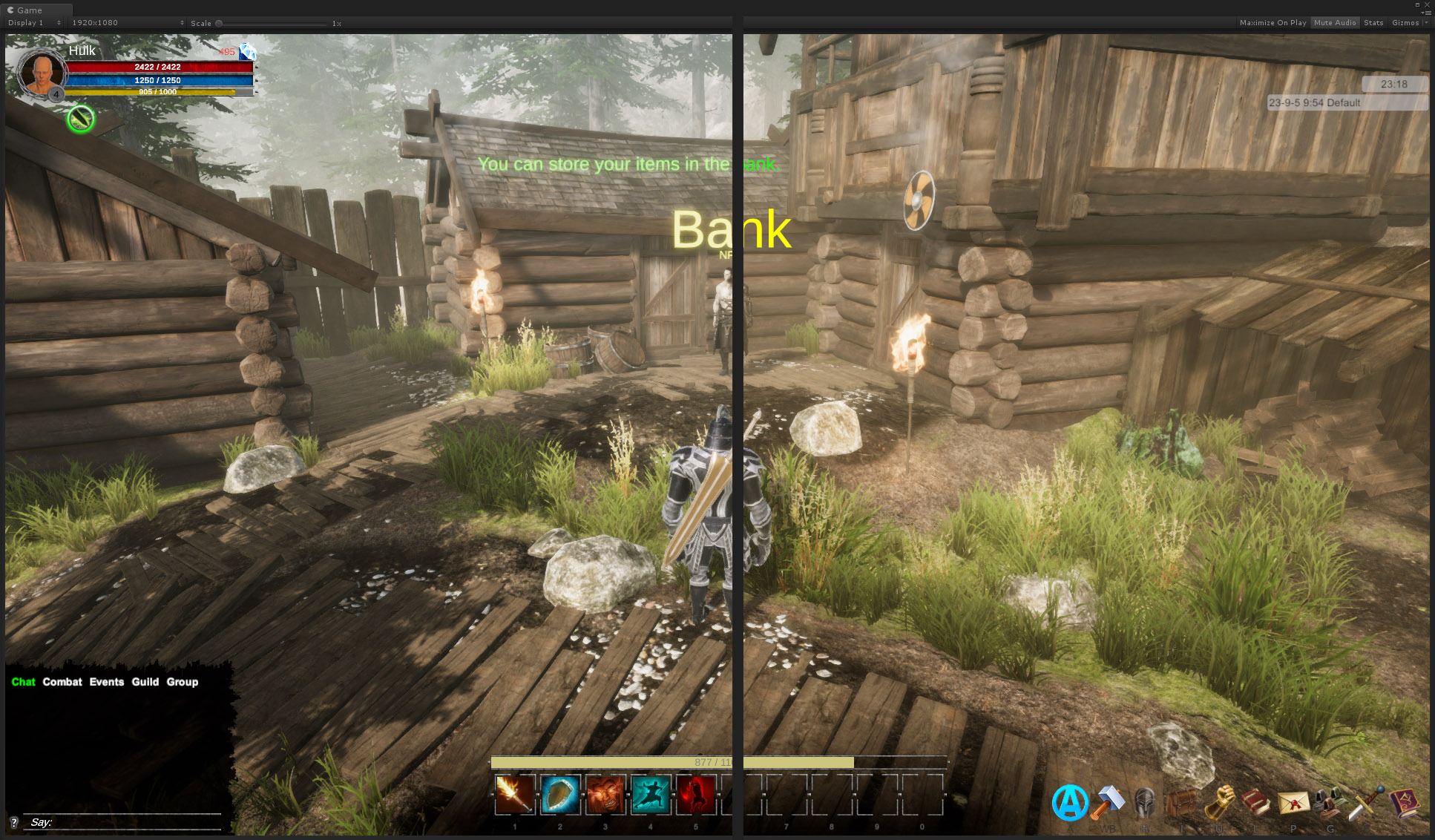Use the red silhouette skill
This screenshot has height=840, width=1435.
coord(696,794)
